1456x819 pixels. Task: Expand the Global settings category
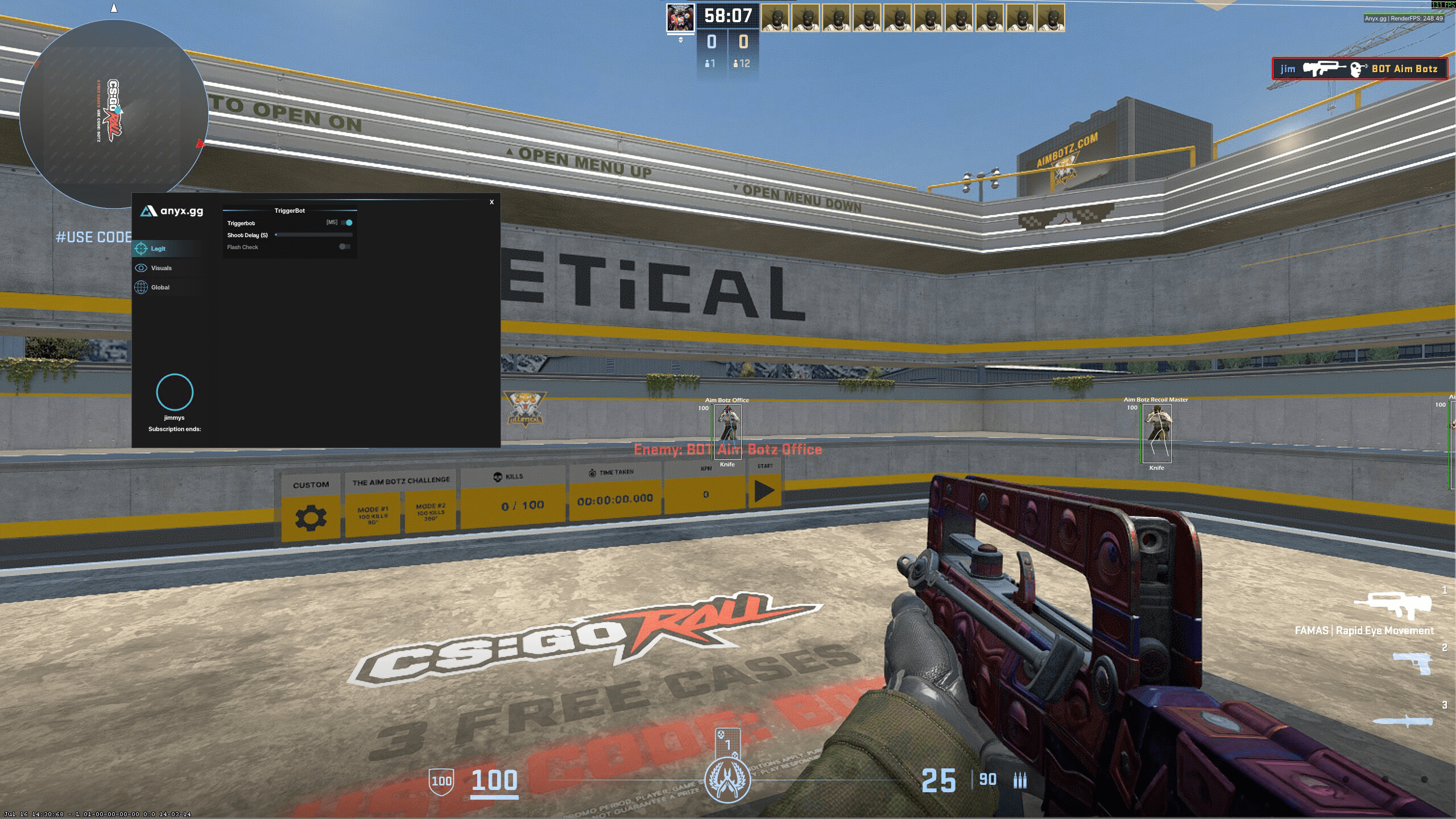pos(160,287)
